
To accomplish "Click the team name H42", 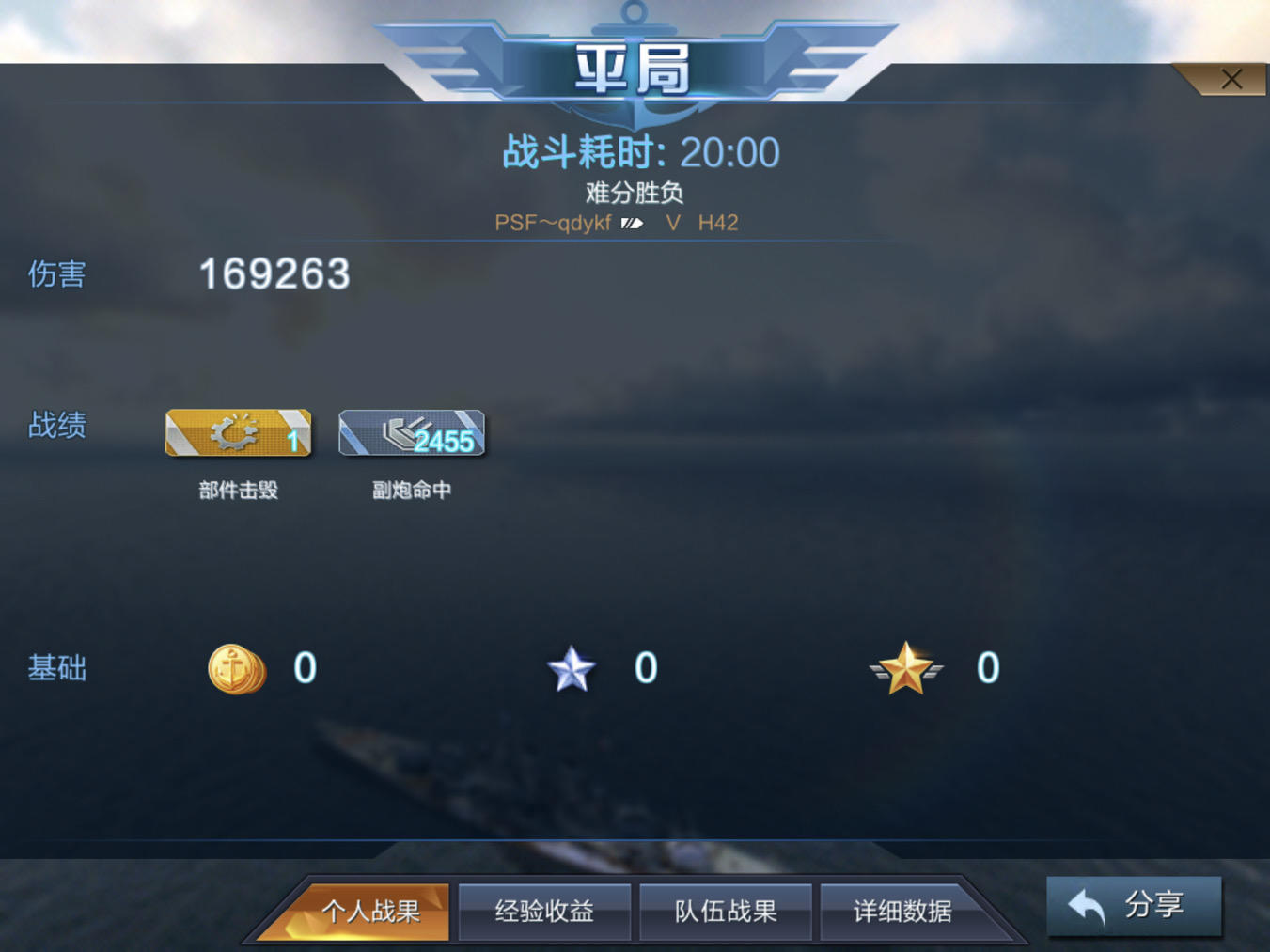I will pyautogui.click(x=717, y=223).
